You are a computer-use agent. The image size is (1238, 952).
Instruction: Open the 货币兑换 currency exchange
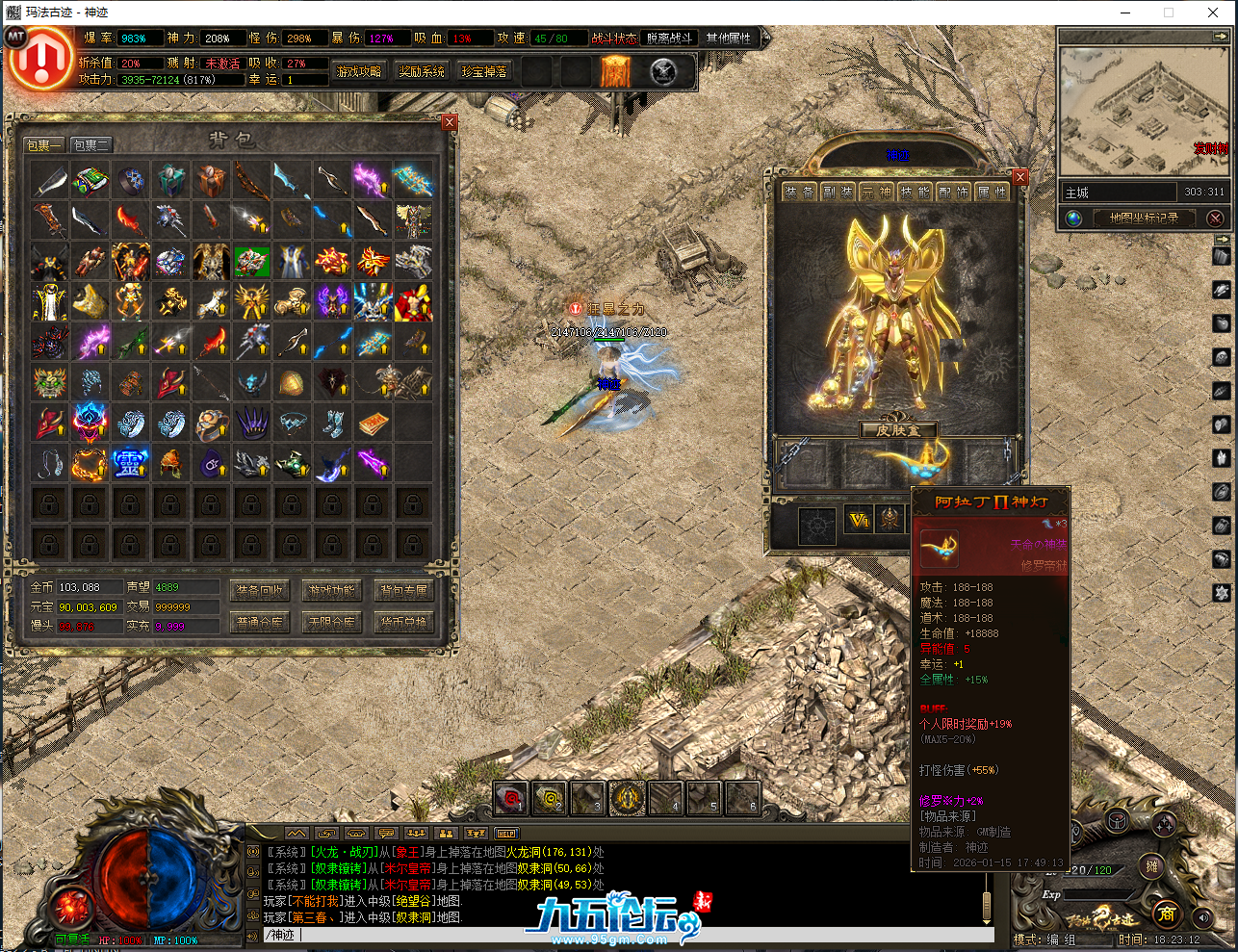point(403,623)
